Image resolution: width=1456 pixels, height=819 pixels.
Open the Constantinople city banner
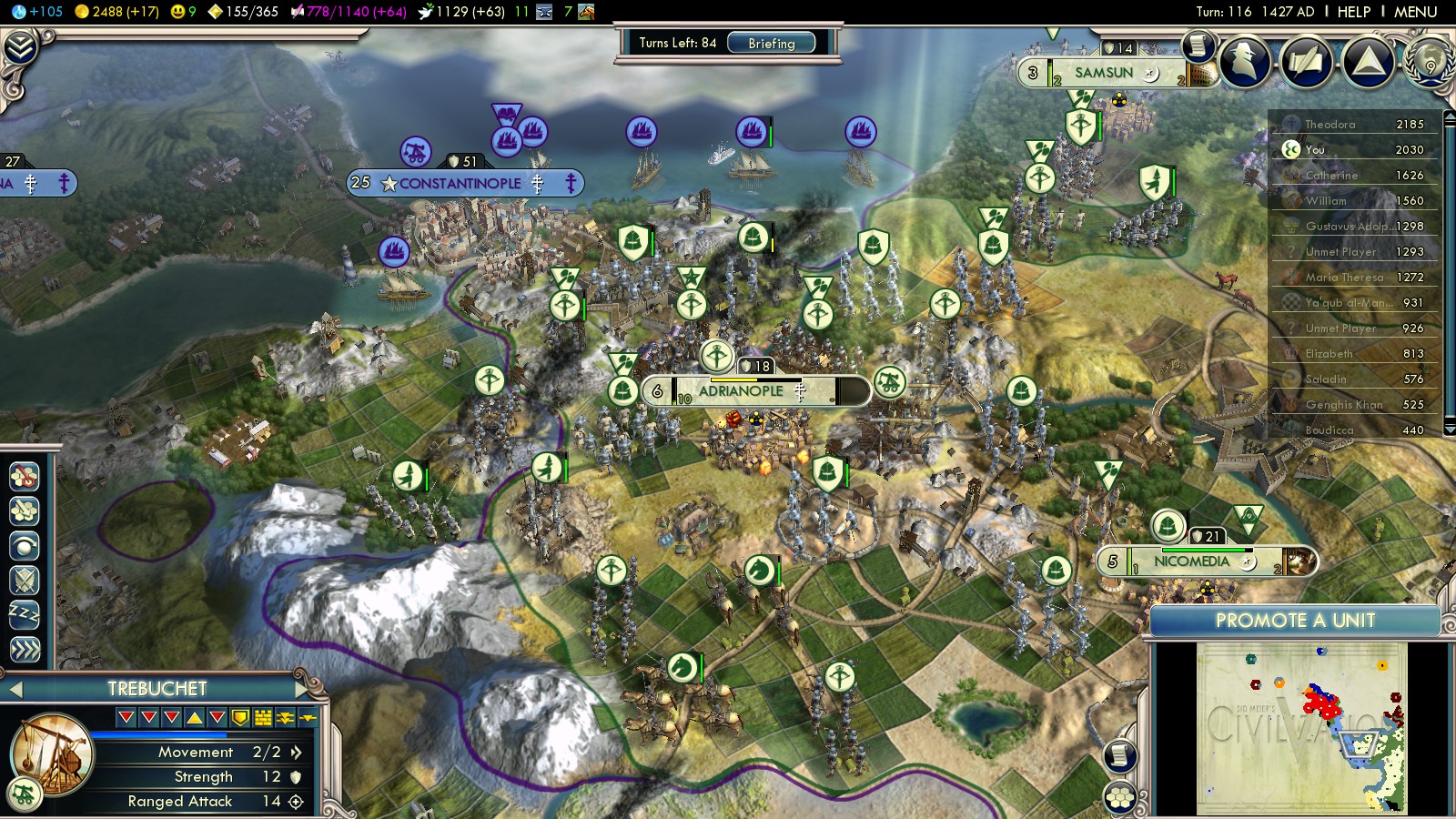point(460,183)
